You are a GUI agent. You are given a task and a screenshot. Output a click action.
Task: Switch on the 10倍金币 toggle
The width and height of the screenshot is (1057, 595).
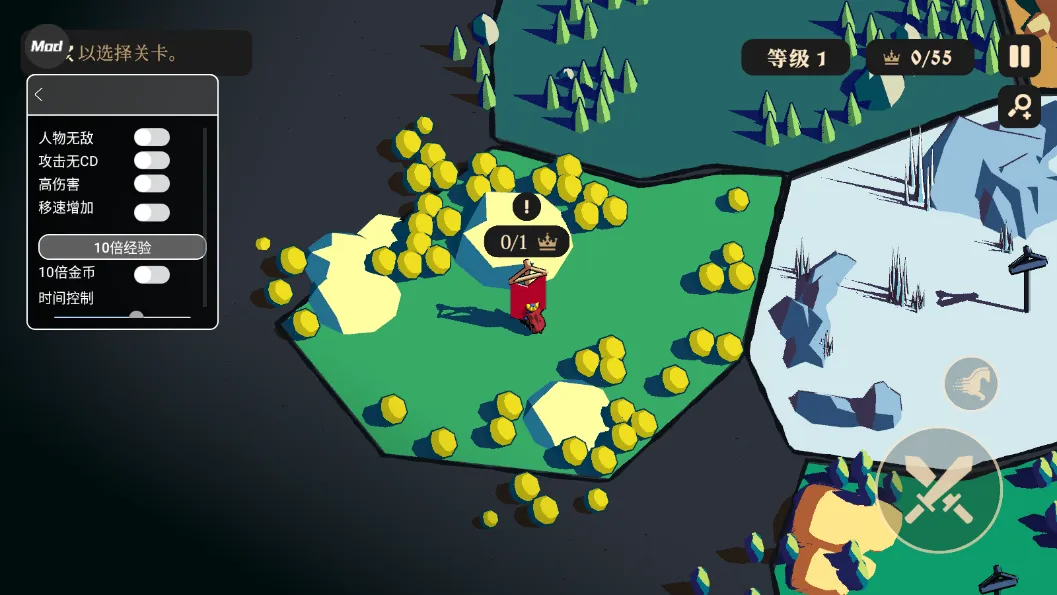[152, 274]
